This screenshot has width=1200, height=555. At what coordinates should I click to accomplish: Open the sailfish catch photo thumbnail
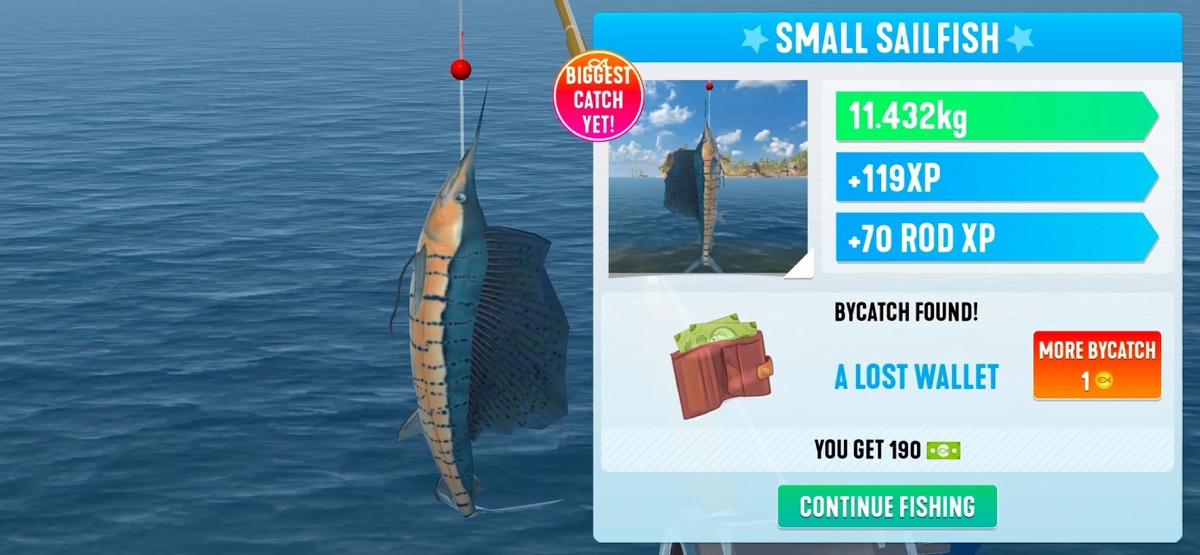point(708,177)
